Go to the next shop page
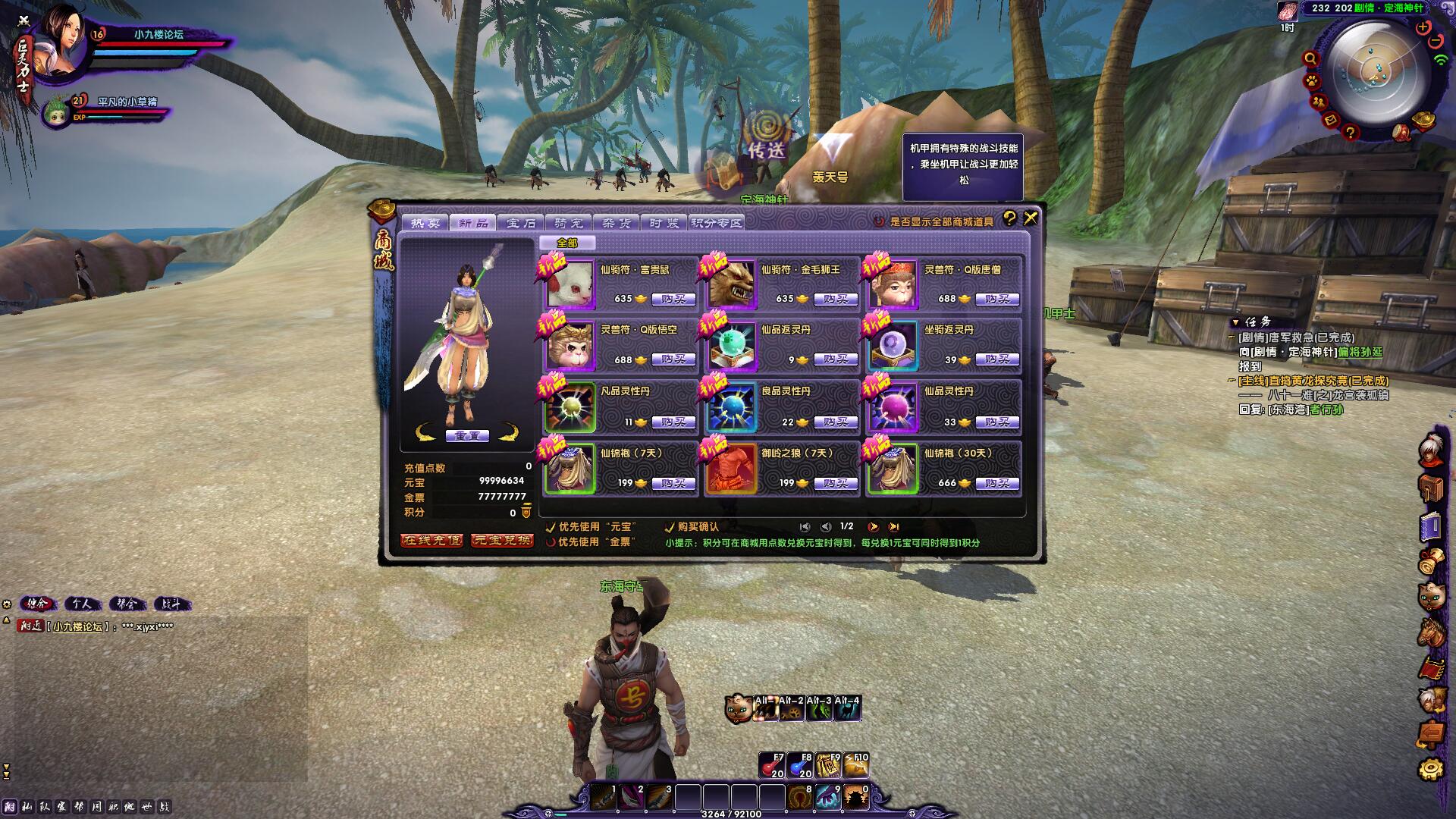Screen dimensions: 1456x819 click(874, 527)
